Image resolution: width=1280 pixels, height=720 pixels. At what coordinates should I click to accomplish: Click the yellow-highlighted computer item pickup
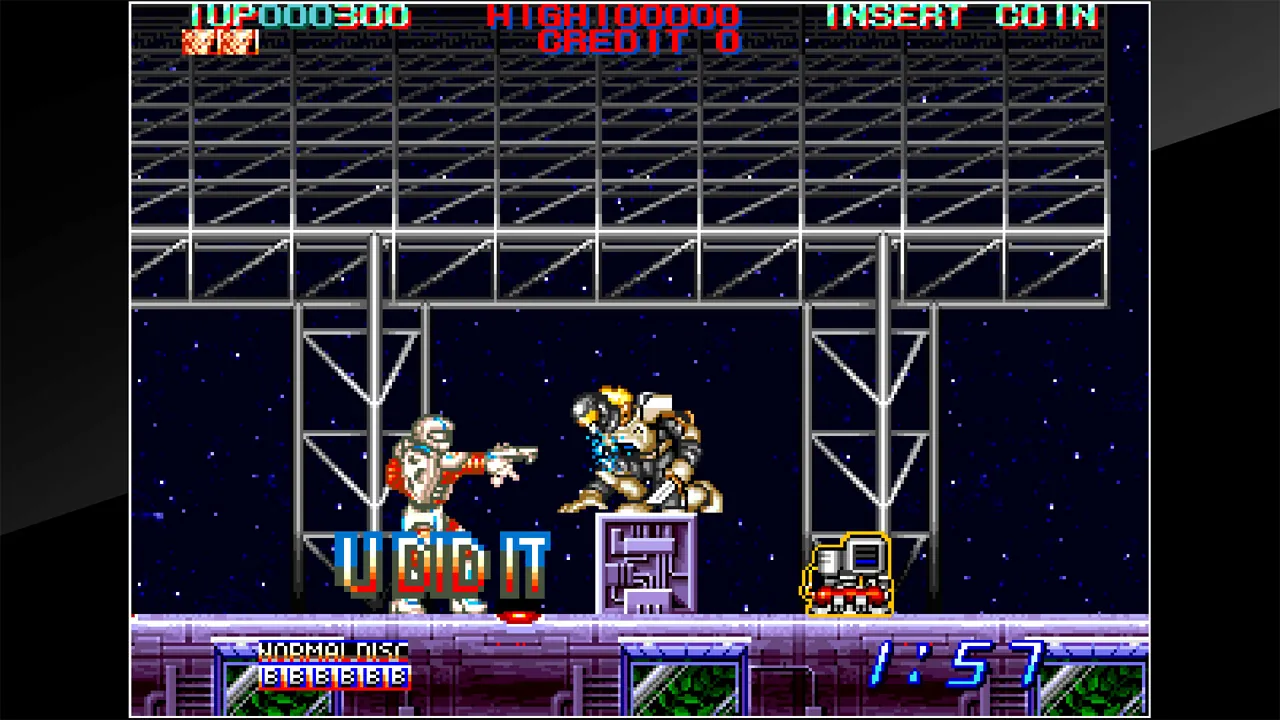(x=848, y=575)
